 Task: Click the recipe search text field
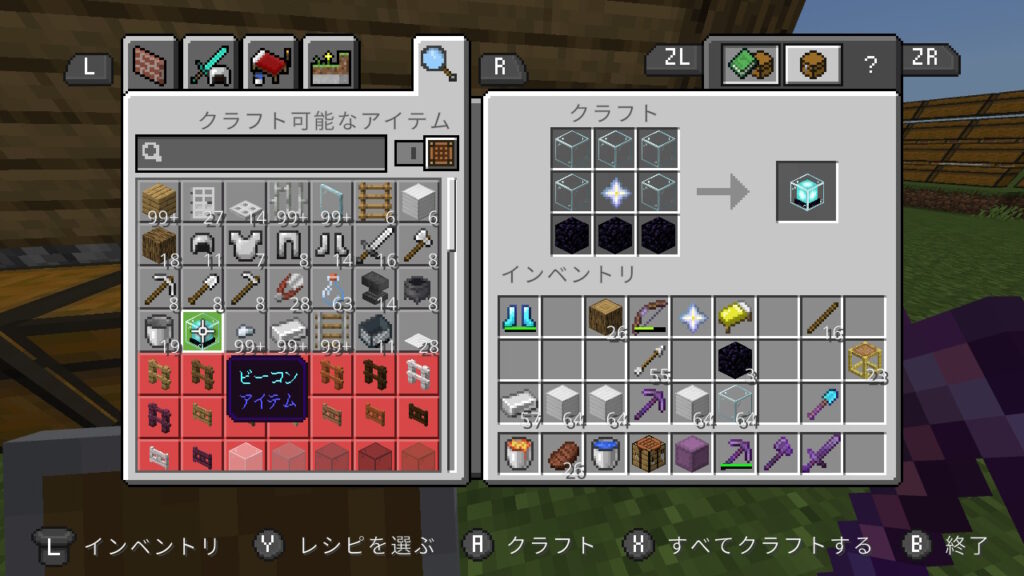coord(262,153)
